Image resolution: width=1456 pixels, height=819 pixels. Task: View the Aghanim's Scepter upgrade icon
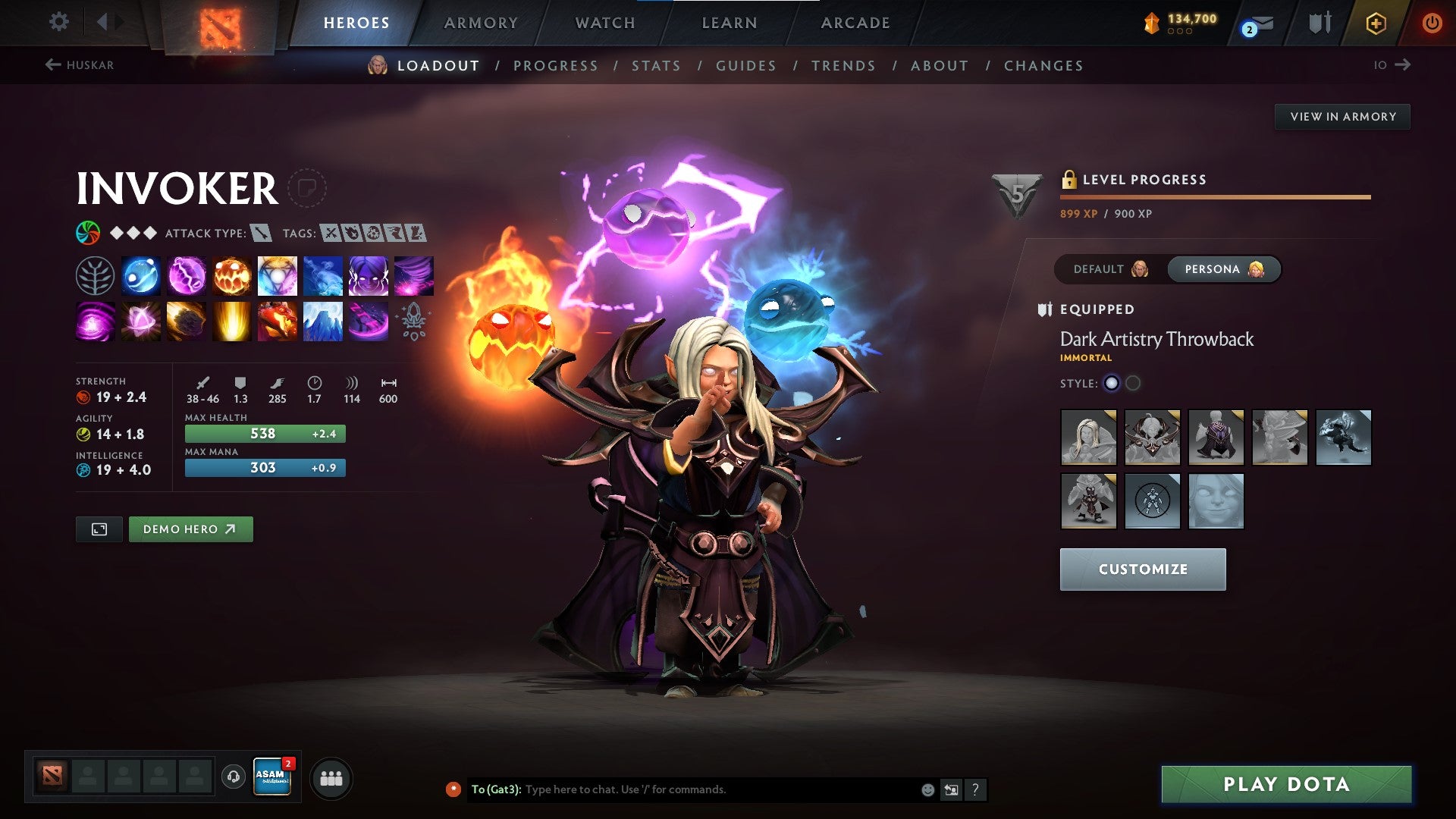pyautogui.click(x=413, y=321)
